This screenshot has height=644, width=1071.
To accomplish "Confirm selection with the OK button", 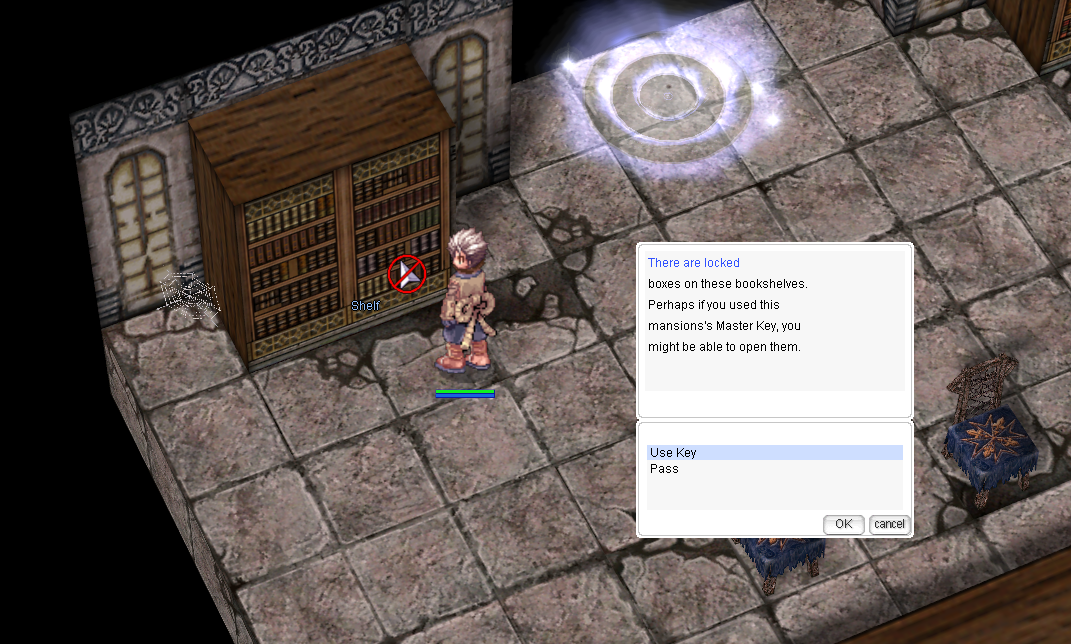I will coord(843,524).
